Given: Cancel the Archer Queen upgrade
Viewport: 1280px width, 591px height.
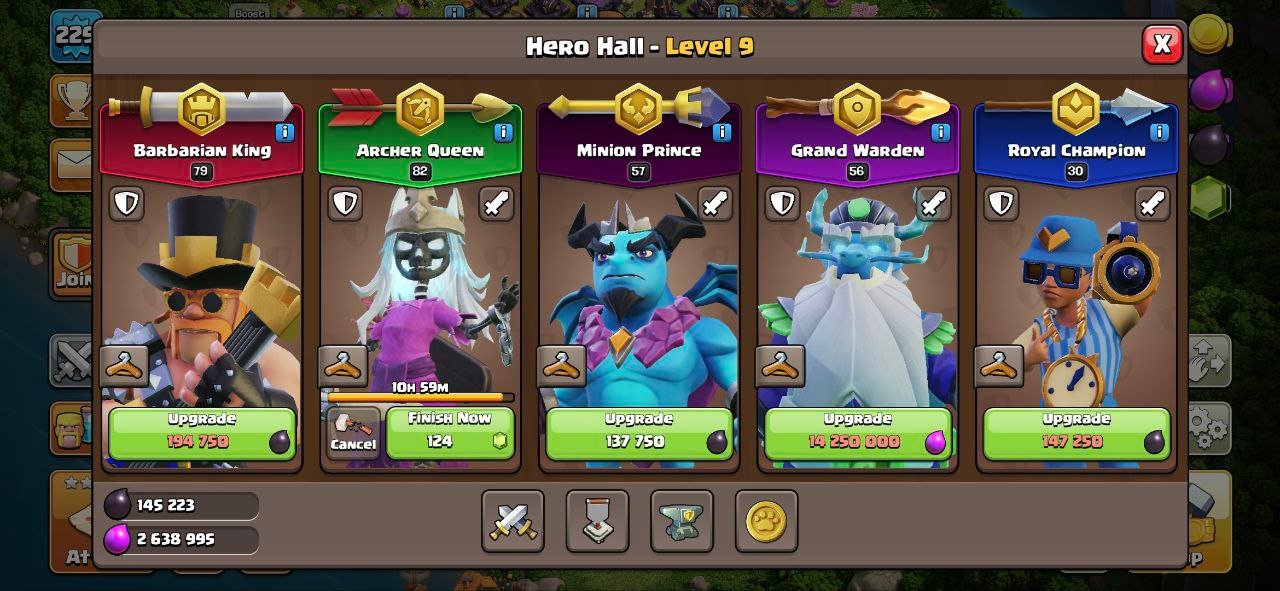Looking at the screenshot, I should 353,433.
